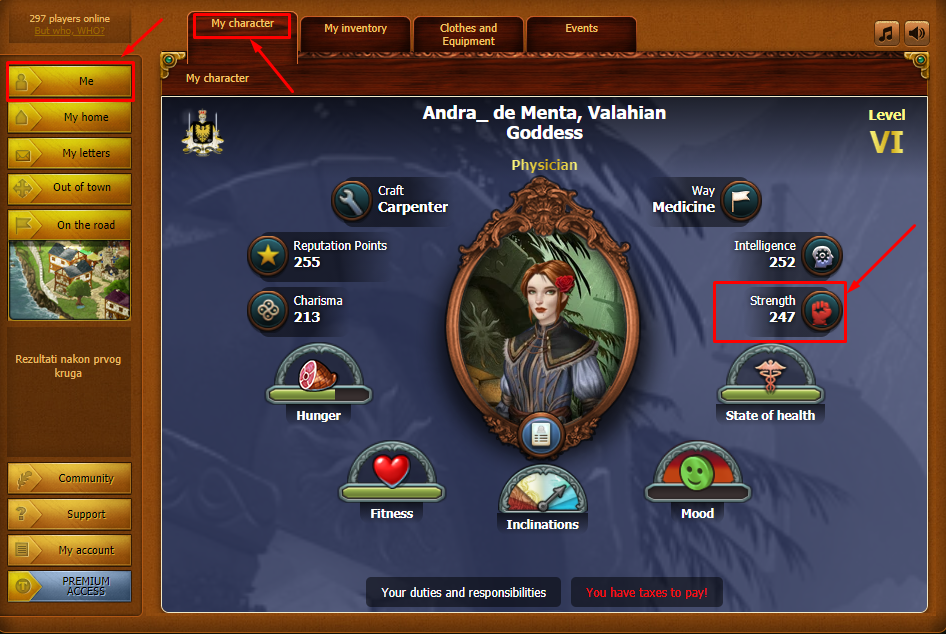Open the Support page
946x634 pixels.
click(70, 514)
